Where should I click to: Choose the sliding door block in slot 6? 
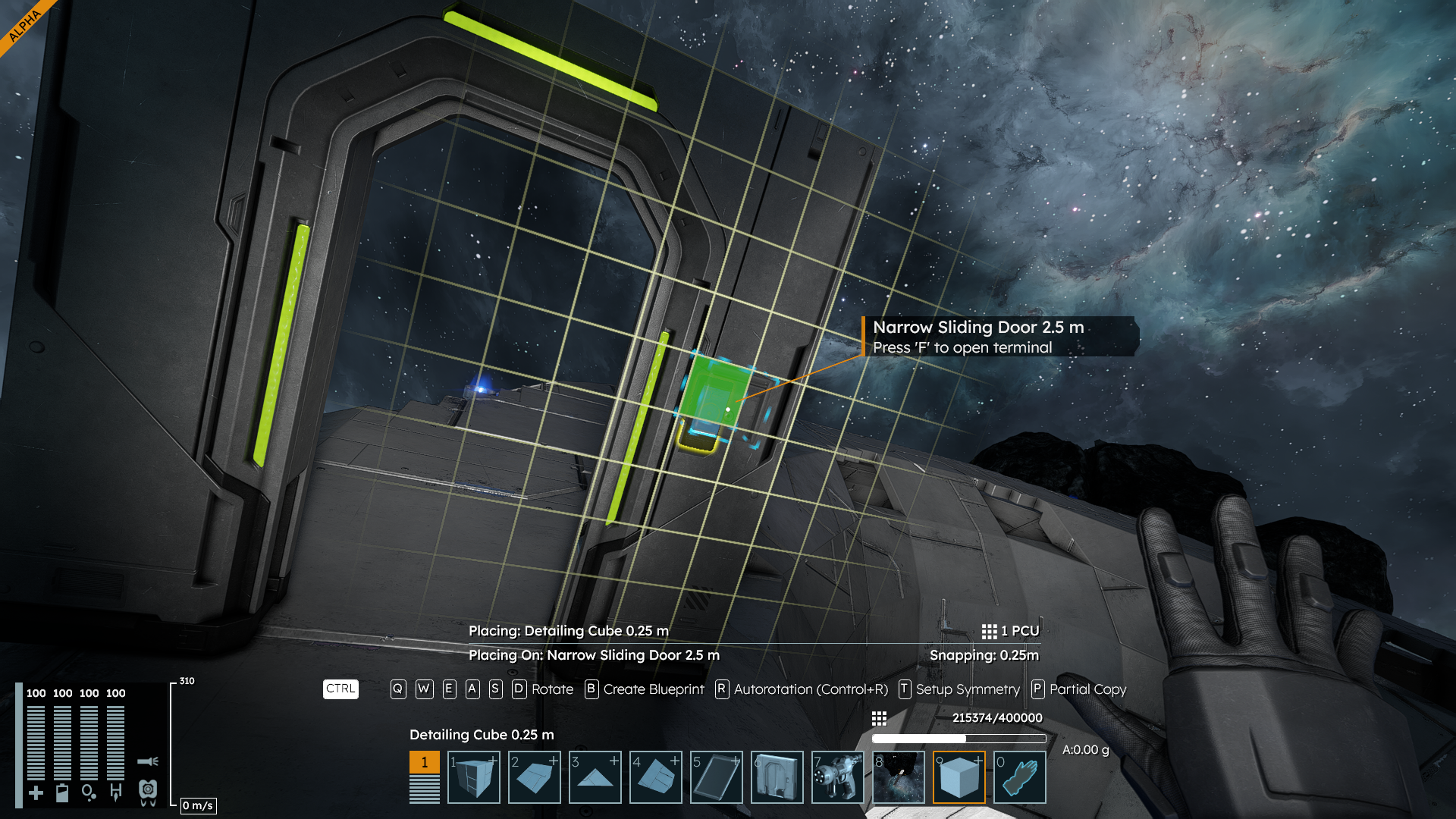click(777, 777)
